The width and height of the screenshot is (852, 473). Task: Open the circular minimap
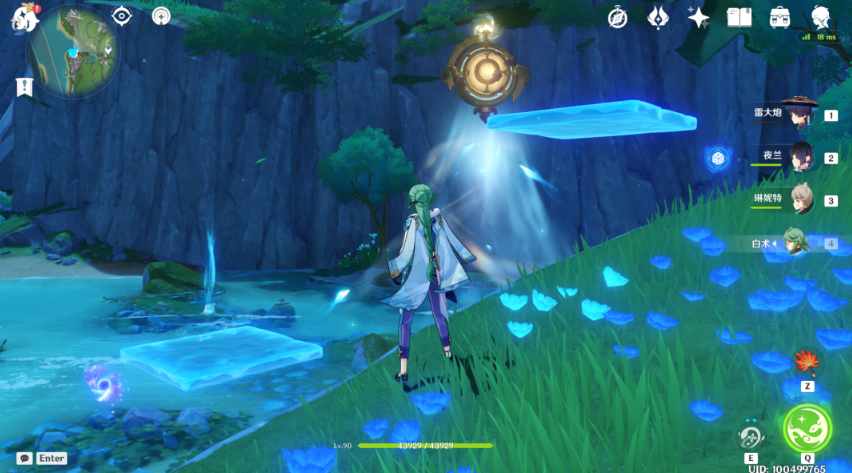74,49
